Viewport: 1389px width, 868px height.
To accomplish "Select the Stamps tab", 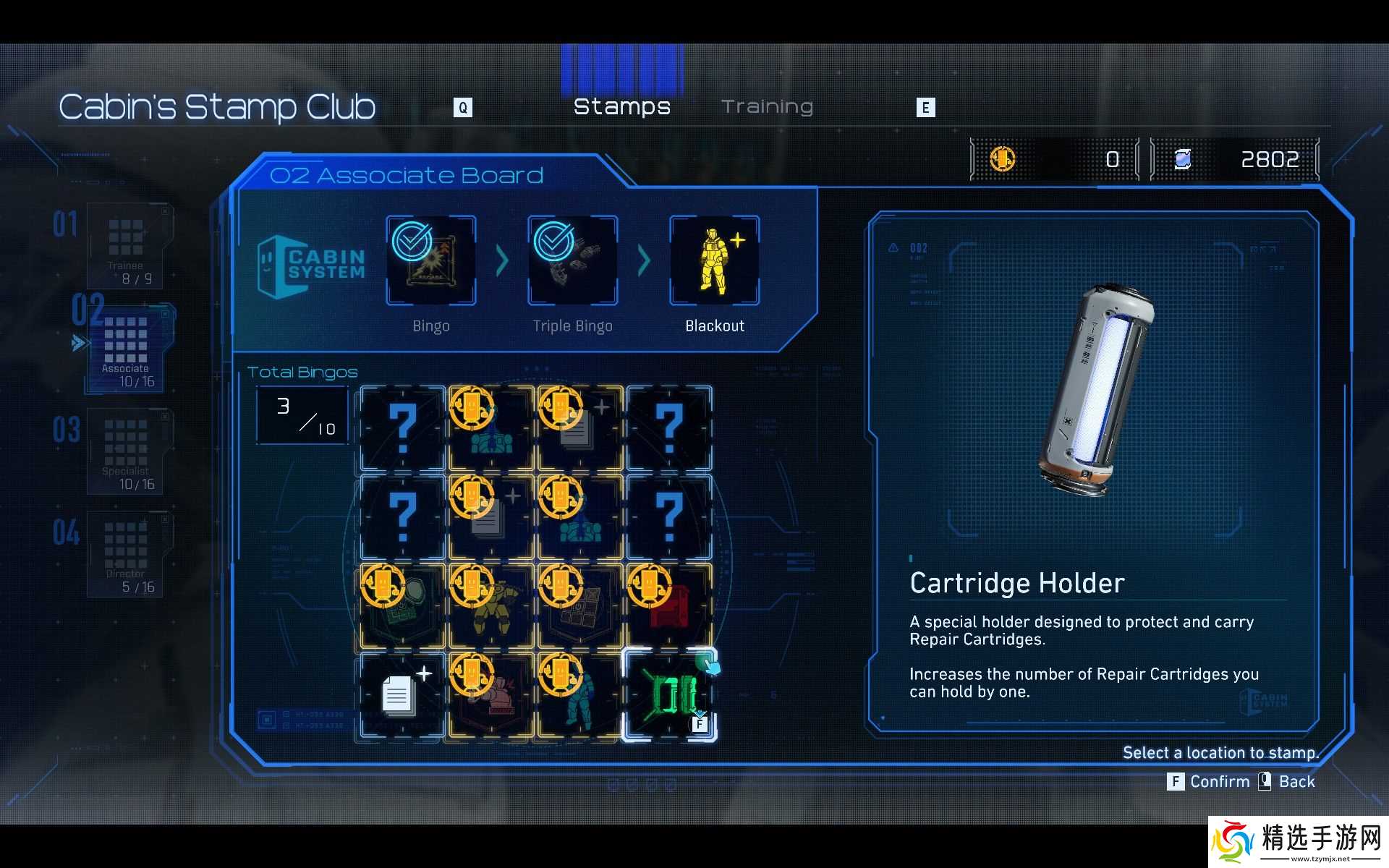I will 621,107.
